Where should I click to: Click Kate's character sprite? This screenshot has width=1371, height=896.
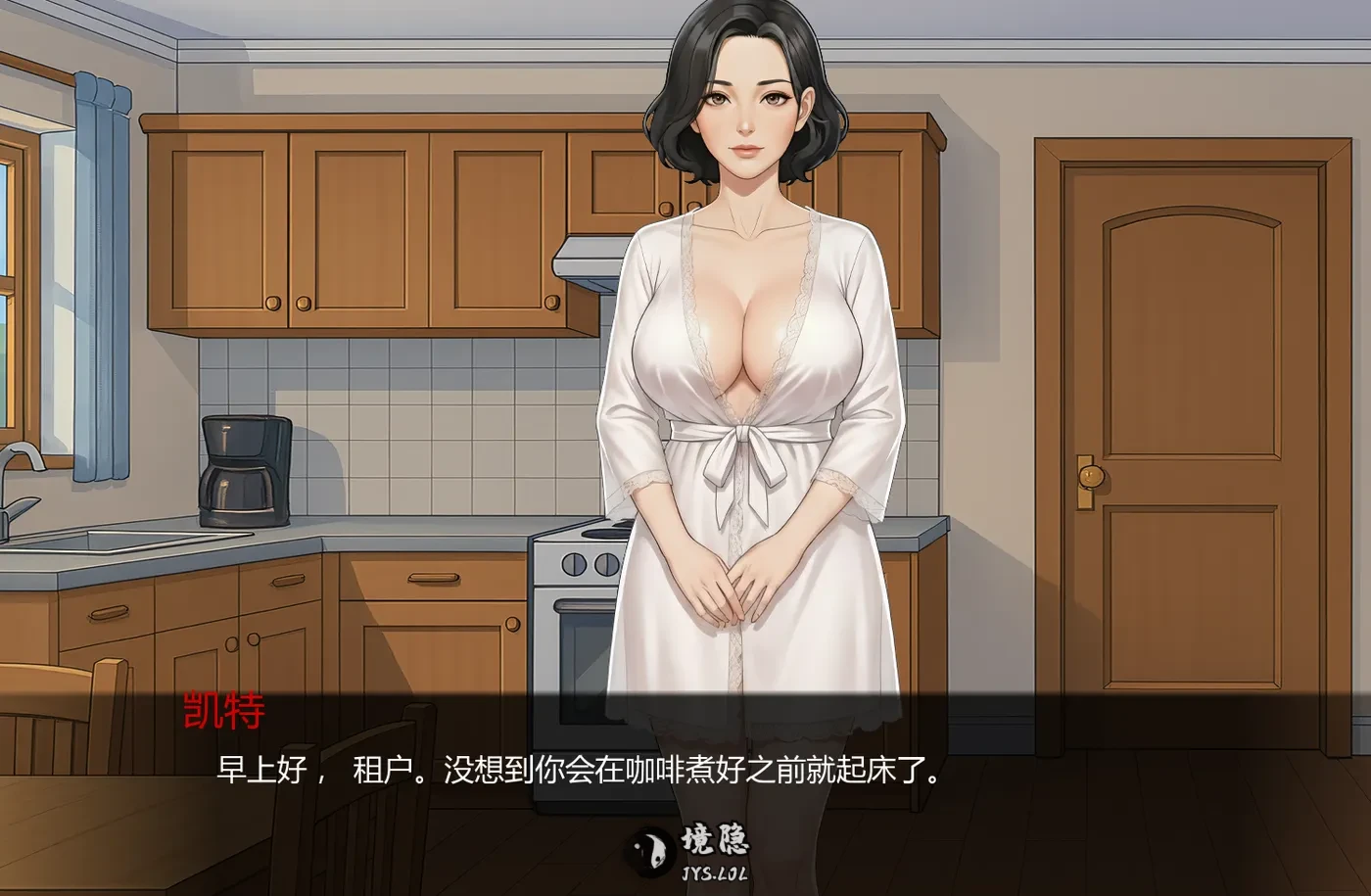pyautogui.click(x=749, y=343)
